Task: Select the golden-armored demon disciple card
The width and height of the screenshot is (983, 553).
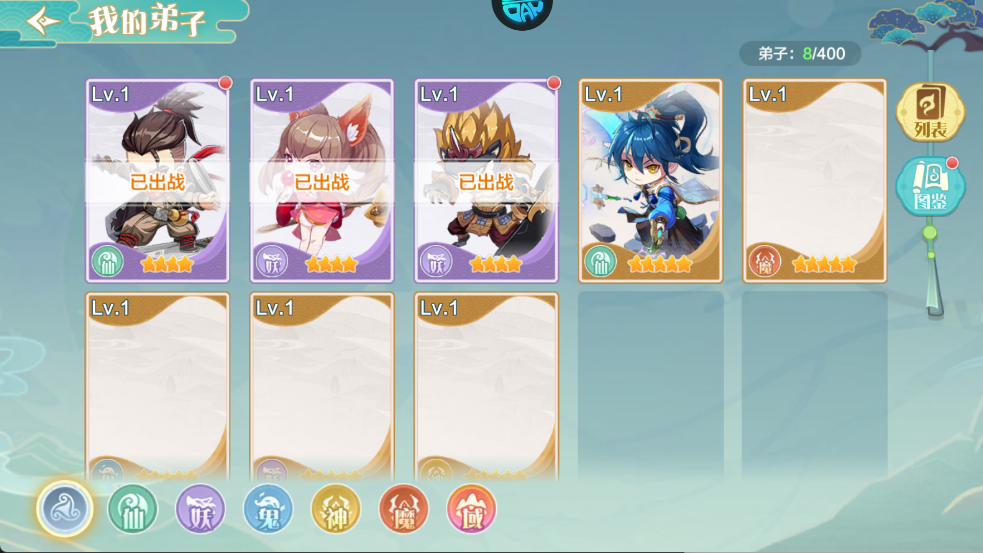Action: coord(486,180)
